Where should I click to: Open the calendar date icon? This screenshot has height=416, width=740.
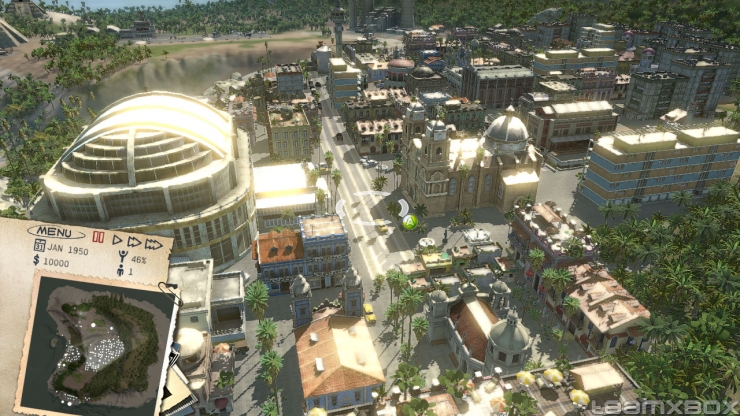pos(39,245)
